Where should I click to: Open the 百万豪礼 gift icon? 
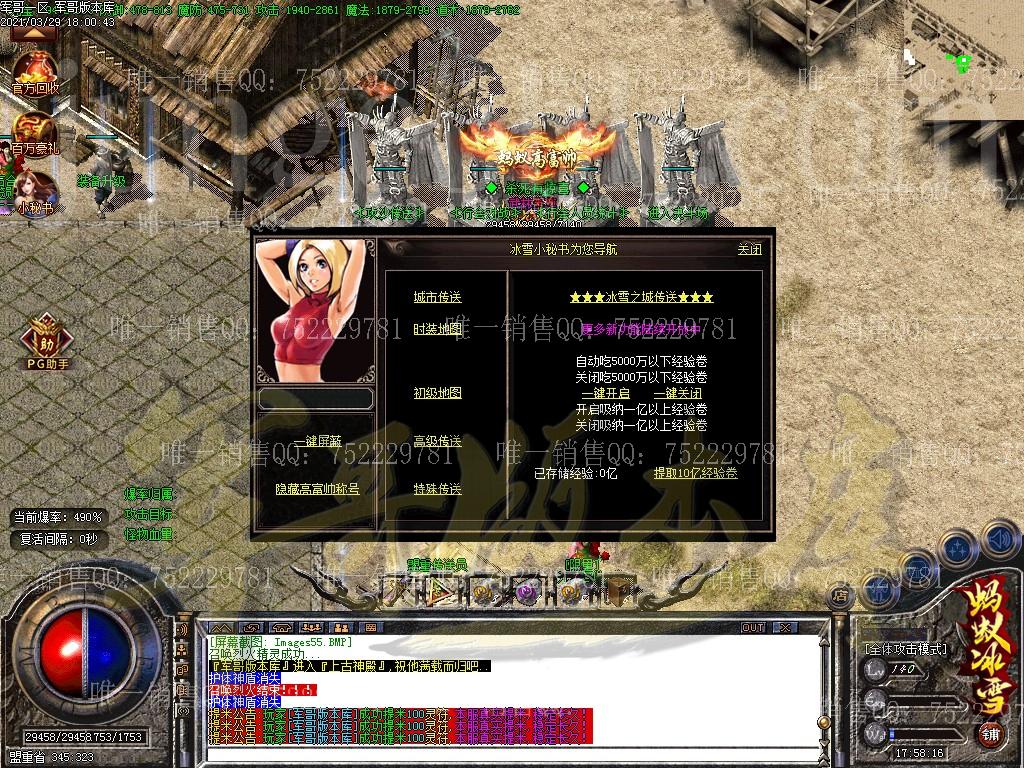point(35,133)
